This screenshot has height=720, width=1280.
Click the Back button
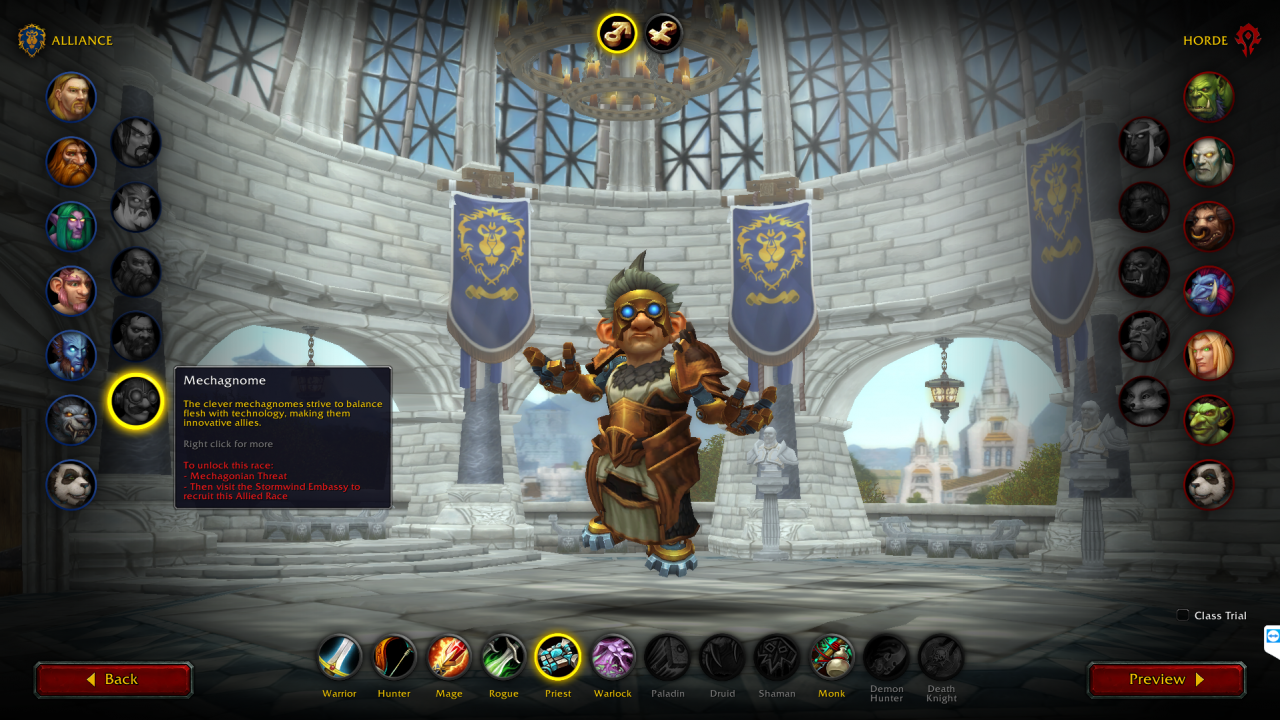[x=113, y=679]
